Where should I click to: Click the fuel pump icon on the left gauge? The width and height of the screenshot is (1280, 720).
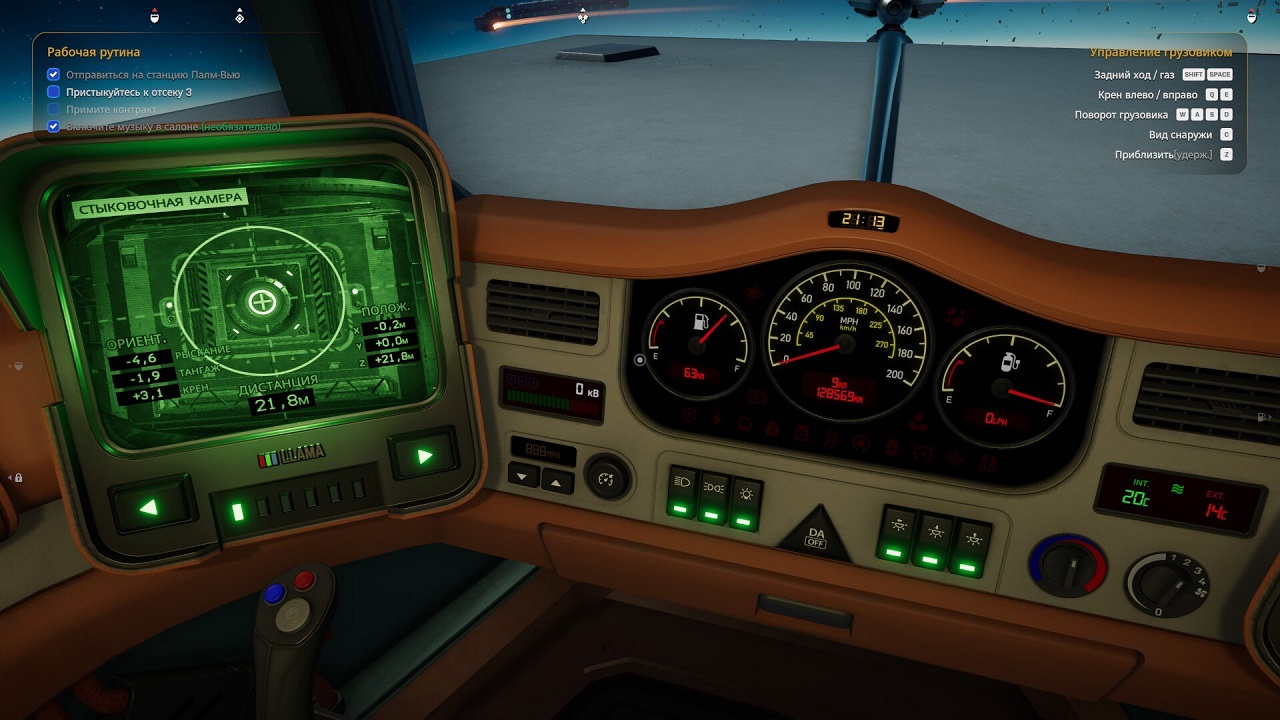[x=699, y=322]
